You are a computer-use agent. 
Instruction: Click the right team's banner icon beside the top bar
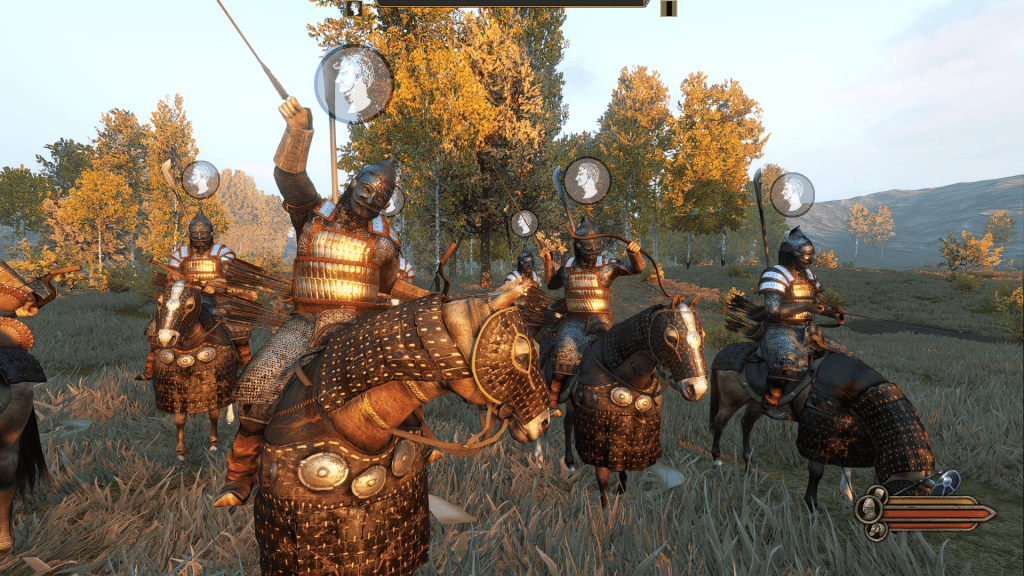pos(668,8)
